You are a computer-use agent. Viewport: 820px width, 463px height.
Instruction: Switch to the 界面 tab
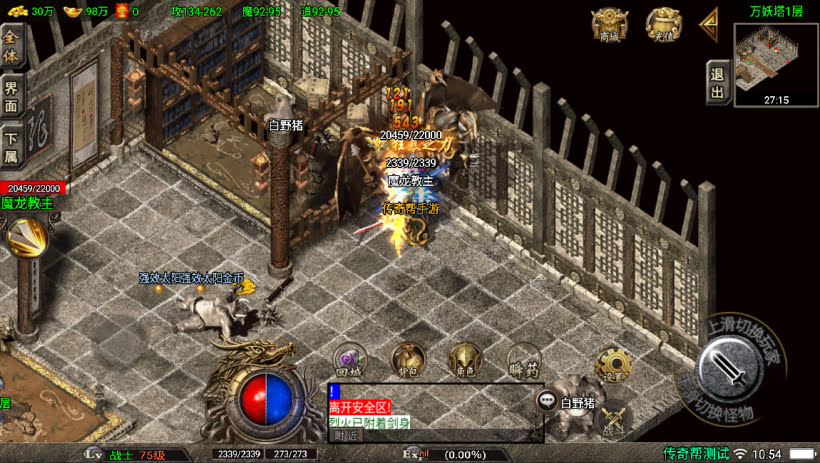click(12, 94)
